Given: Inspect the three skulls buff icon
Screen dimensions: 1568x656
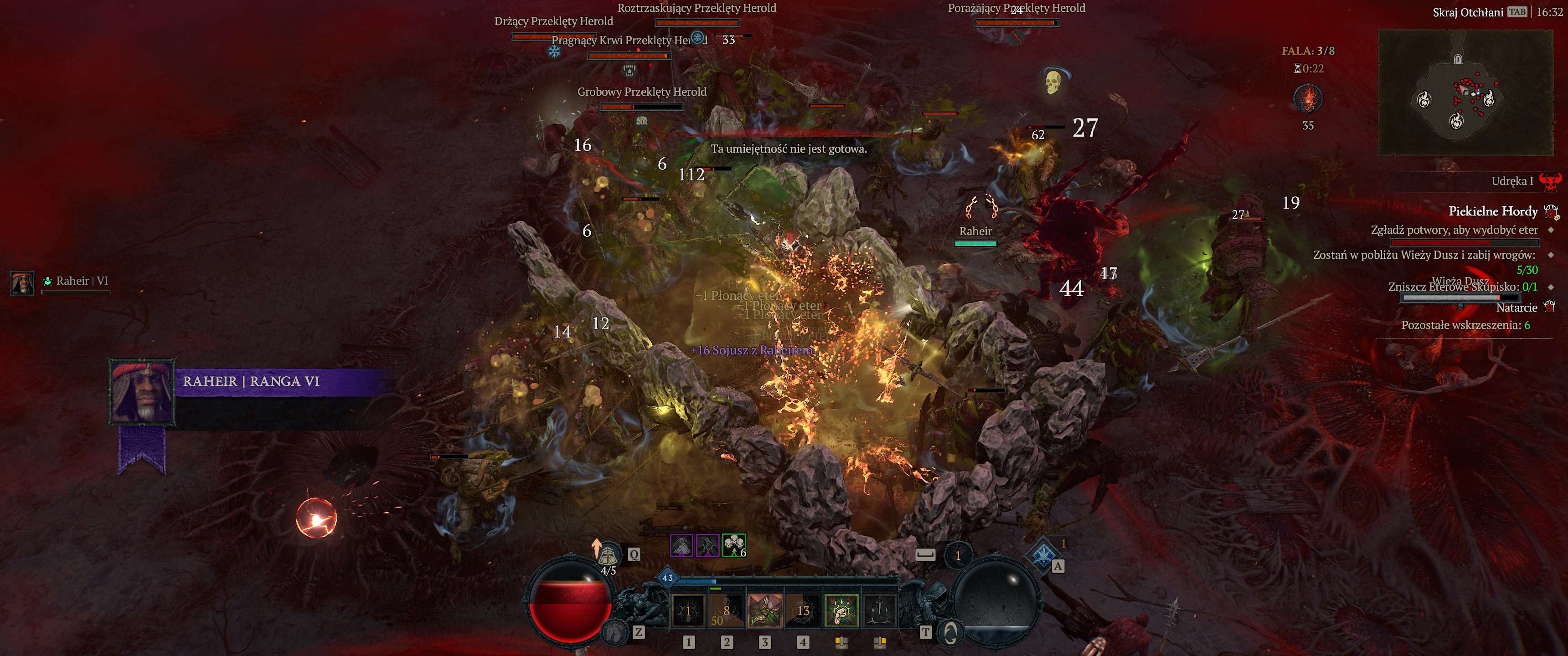Looking at the screenshot, I should click(733, 545).
